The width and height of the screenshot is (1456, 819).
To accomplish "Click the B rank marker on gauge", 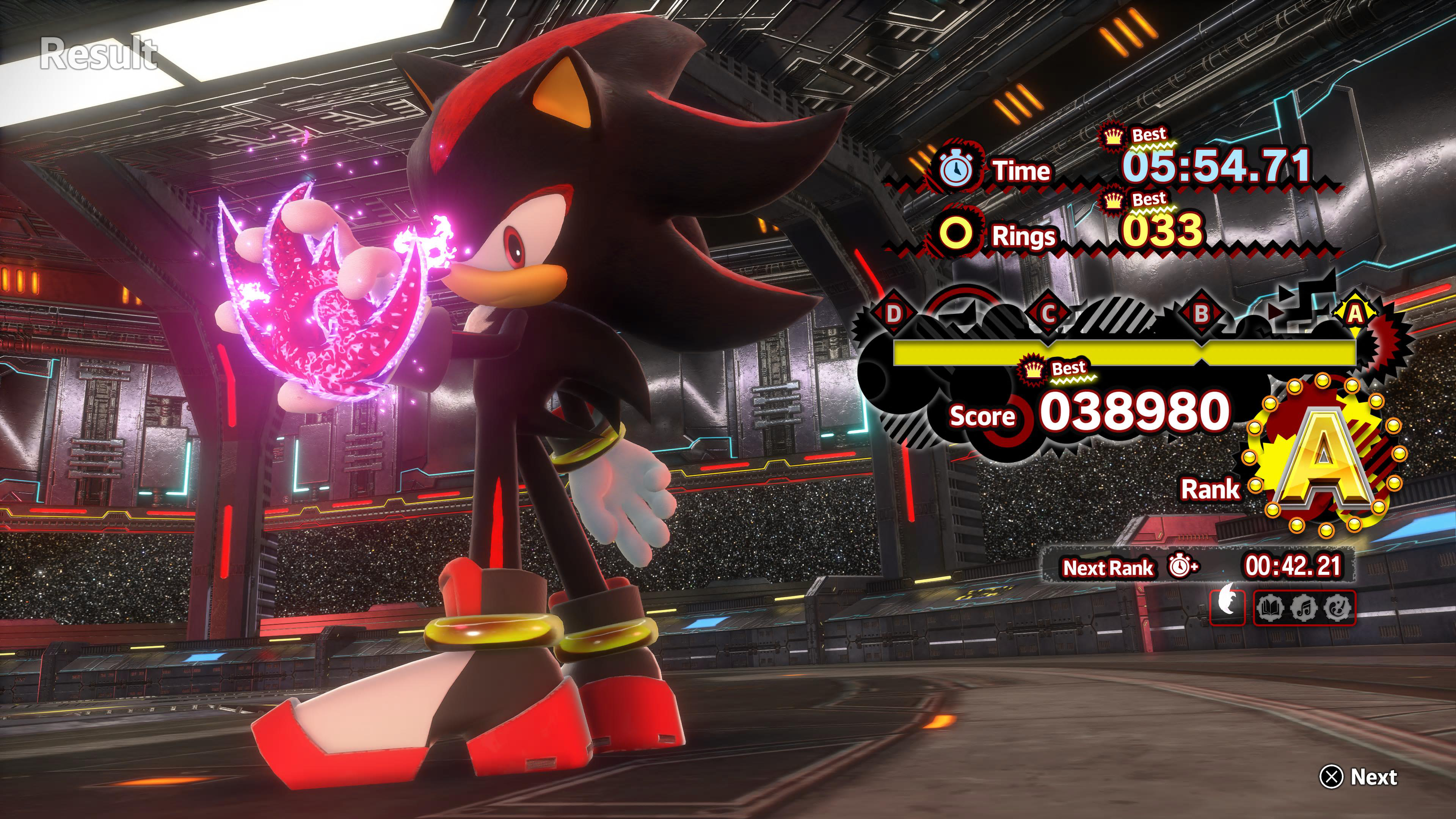I will pos(1202,313).
